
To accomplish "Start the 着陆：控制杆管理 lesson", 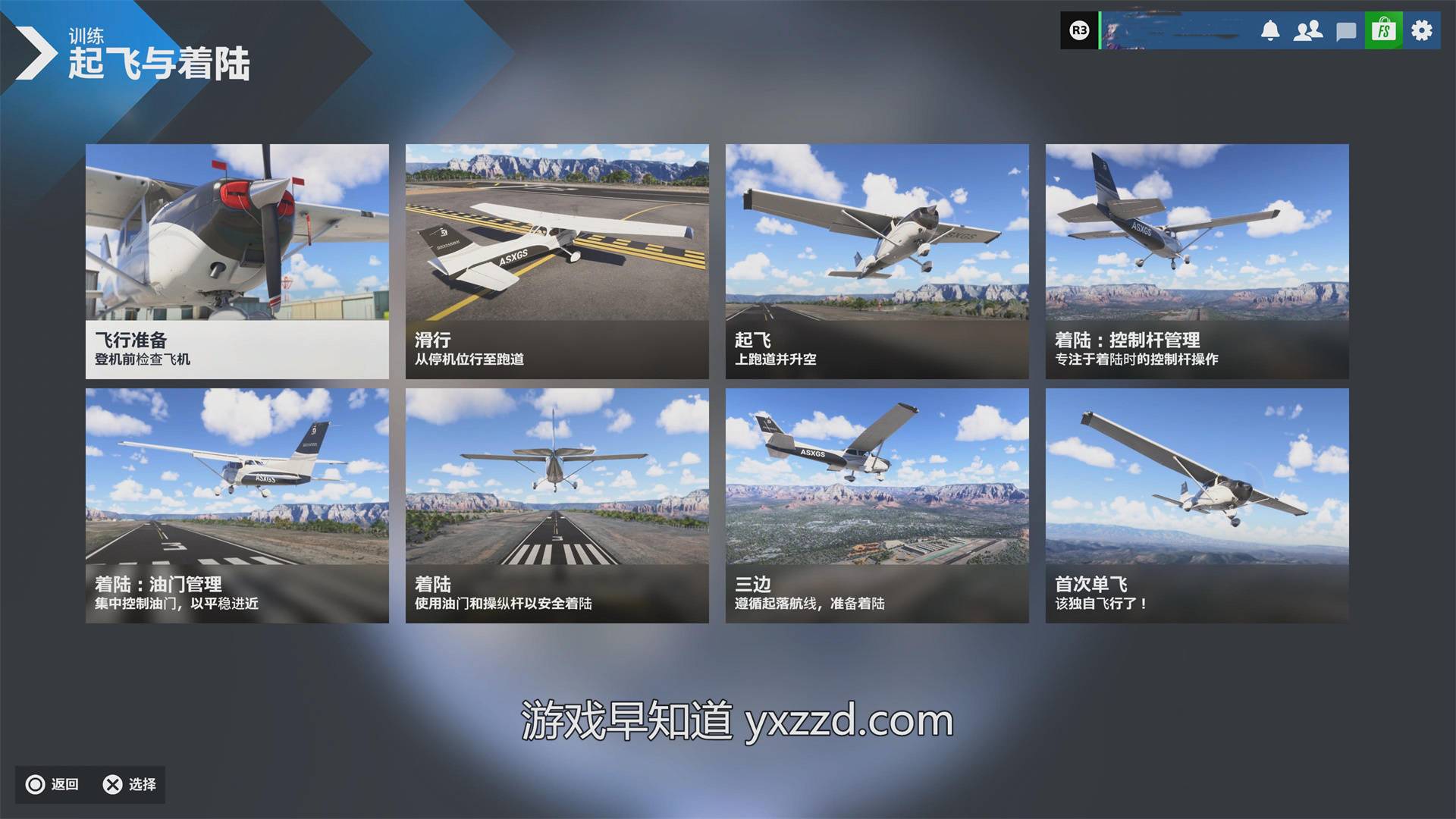I will (1197, 261).
